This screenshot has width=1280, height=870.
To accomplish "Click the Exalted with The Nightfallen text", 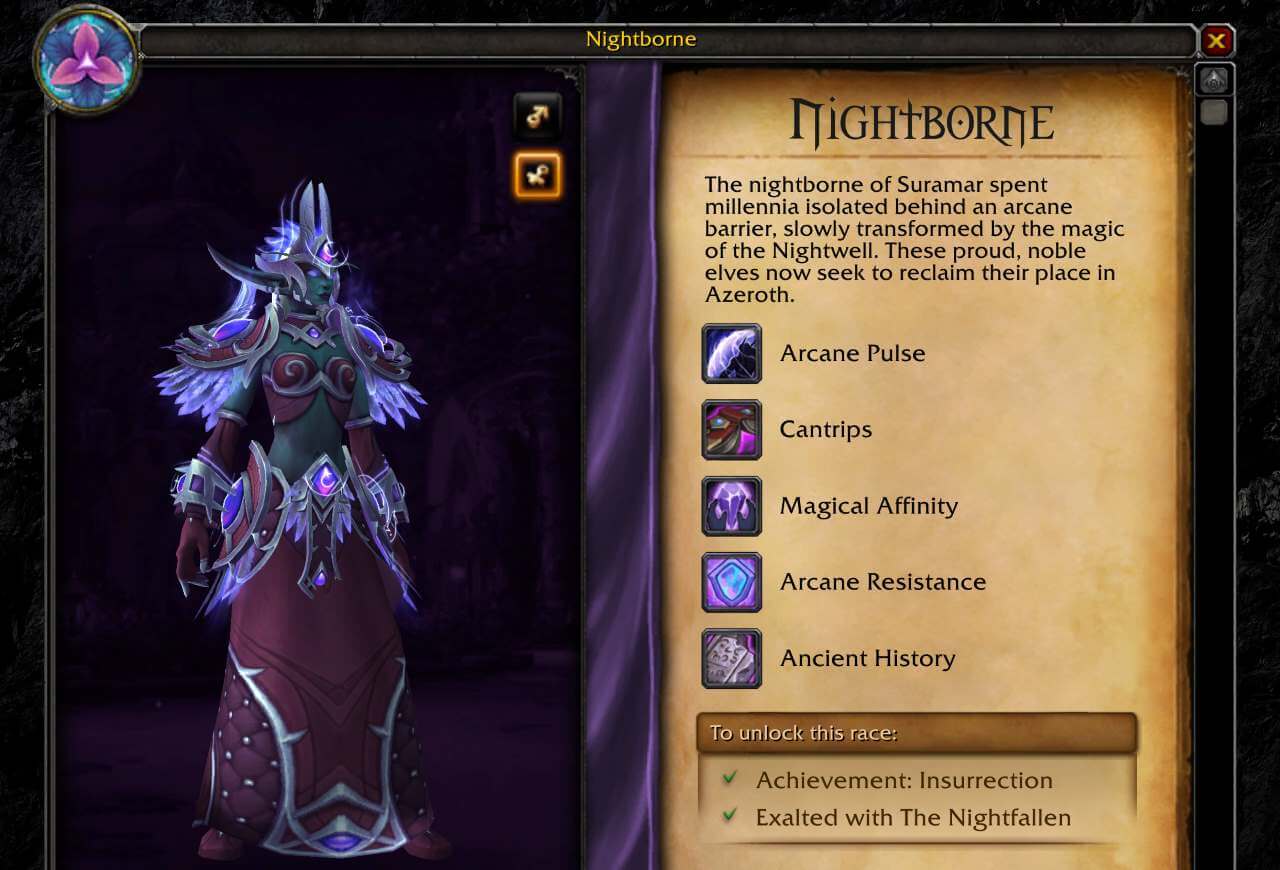I will click(913, 817).
